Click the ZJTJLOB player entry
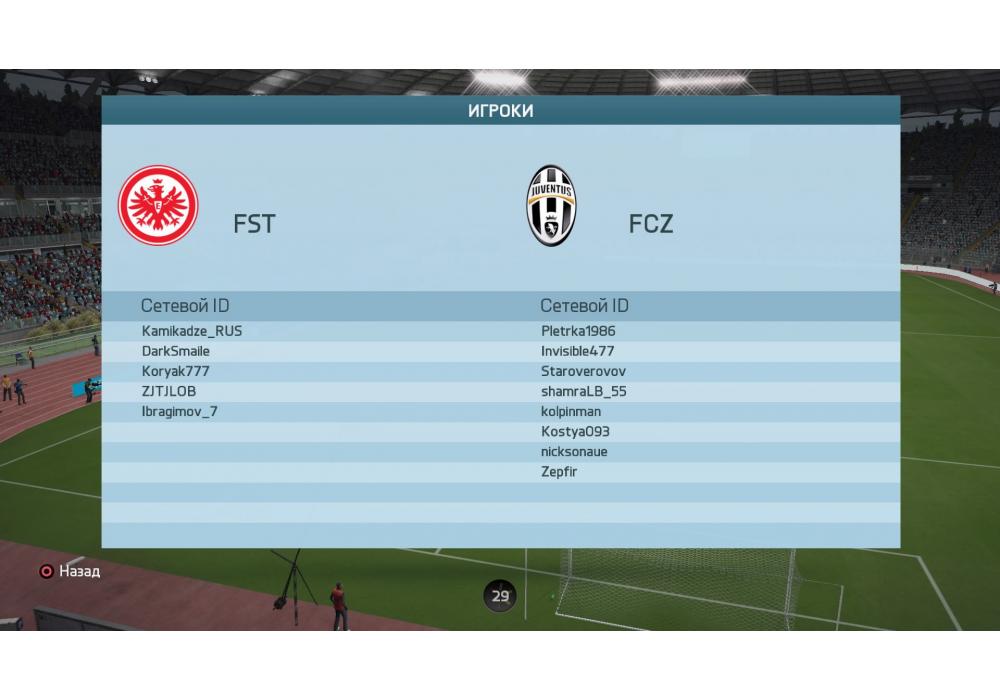 tap(167, 391)
